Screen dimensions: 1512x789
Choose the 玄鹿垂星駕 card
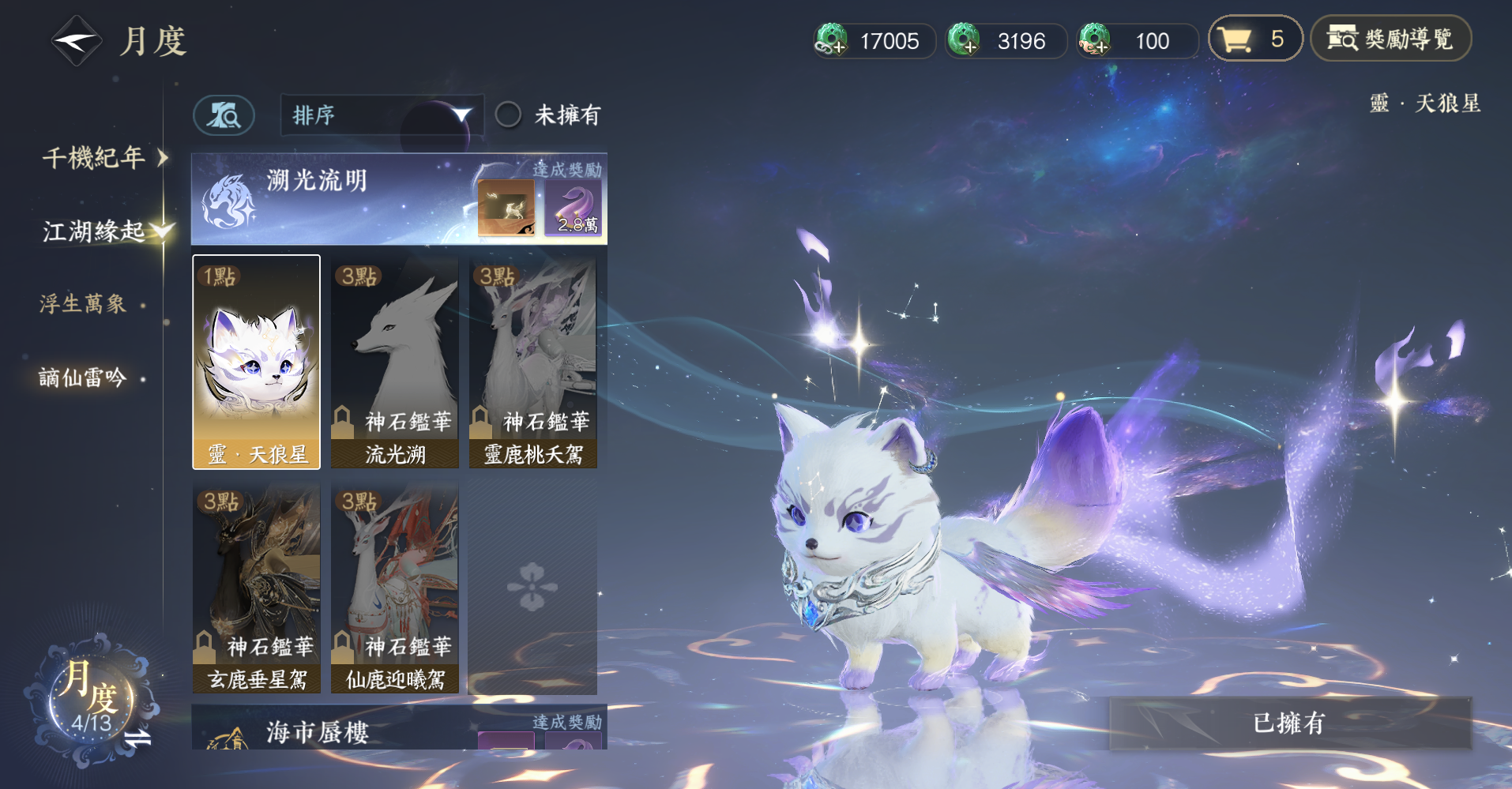click(257, 588)
